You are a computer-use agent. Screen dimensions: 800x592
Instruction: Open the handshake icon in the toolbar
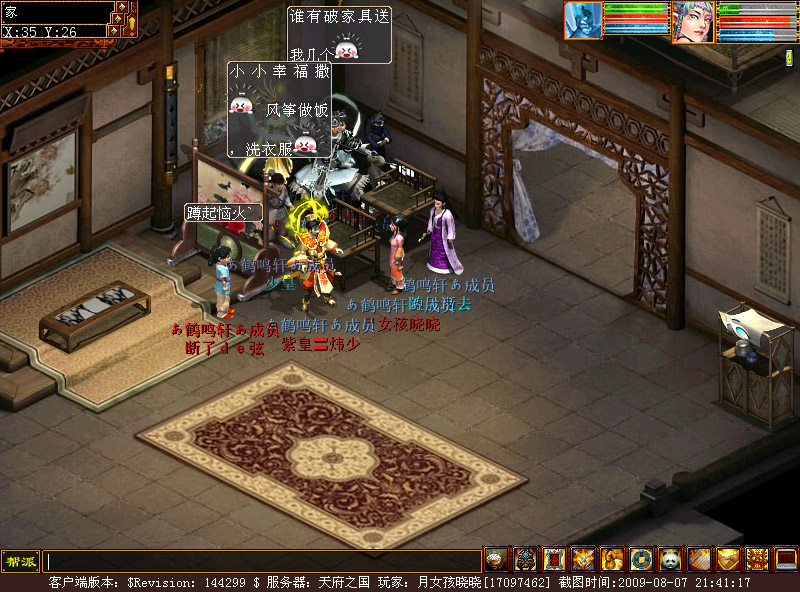[728, 559]
